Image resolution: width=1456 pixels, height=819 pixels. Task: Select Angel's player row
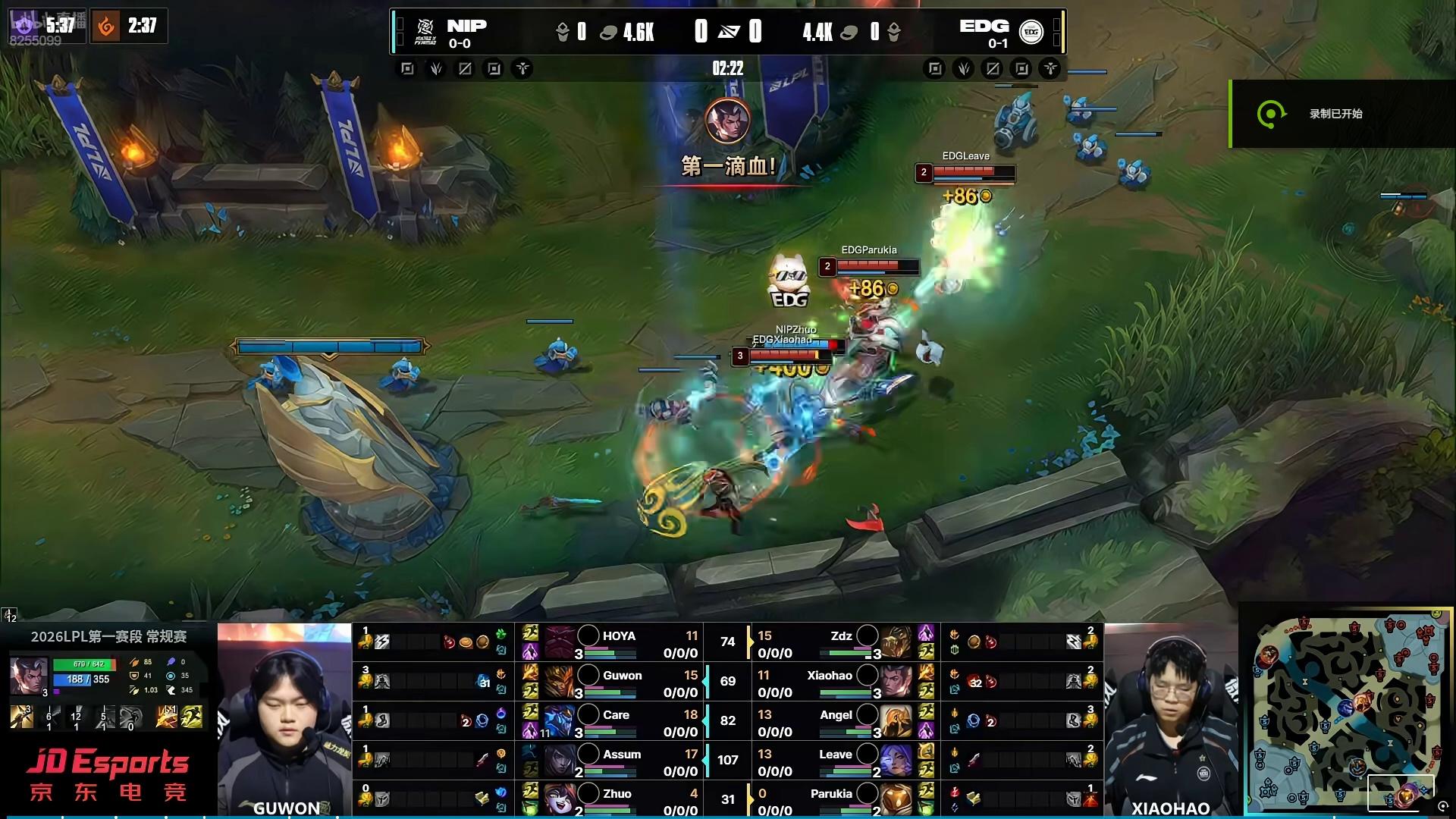842,721
